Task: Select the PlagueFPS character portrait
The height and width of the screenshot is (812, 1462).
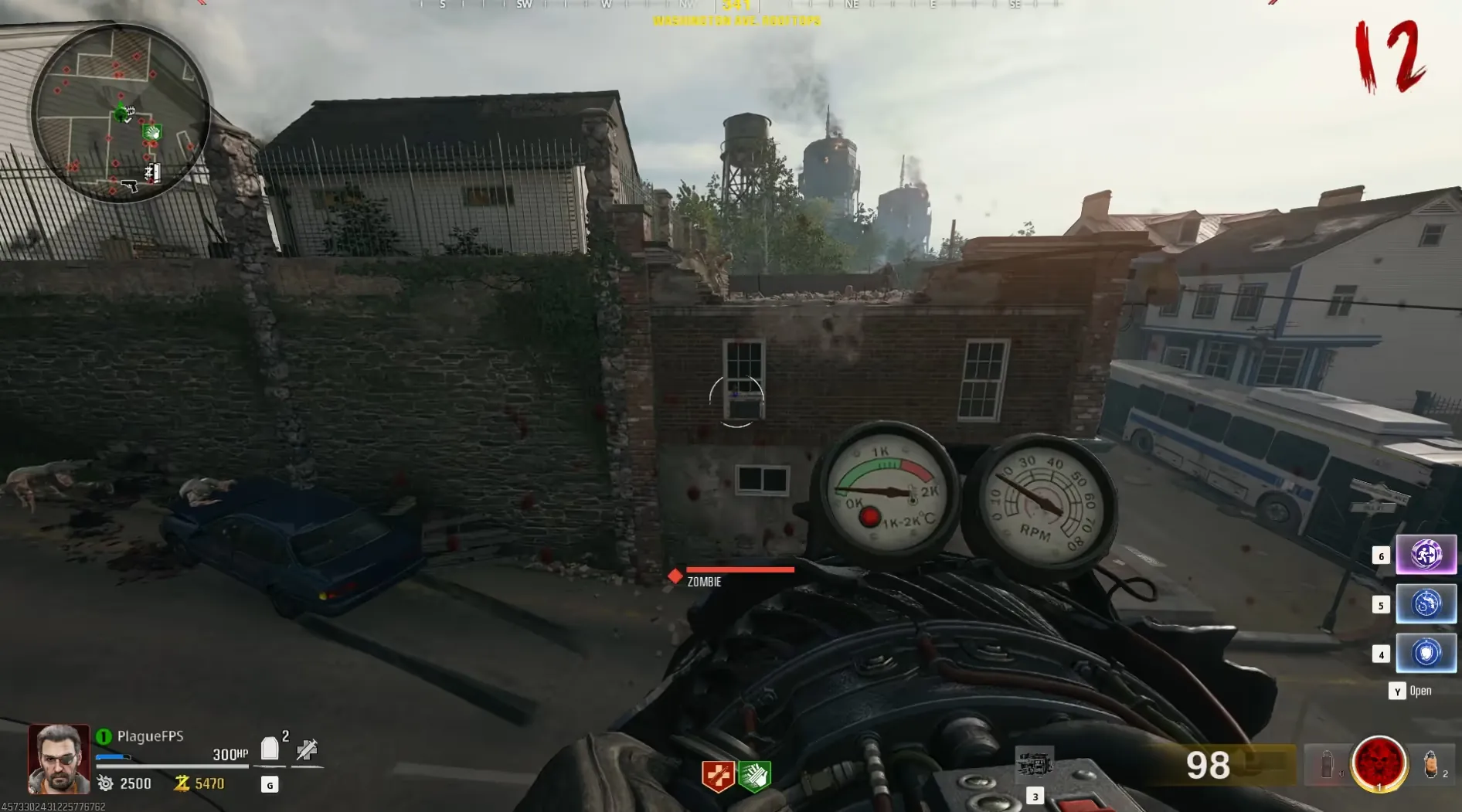Action: coord(59,759)
